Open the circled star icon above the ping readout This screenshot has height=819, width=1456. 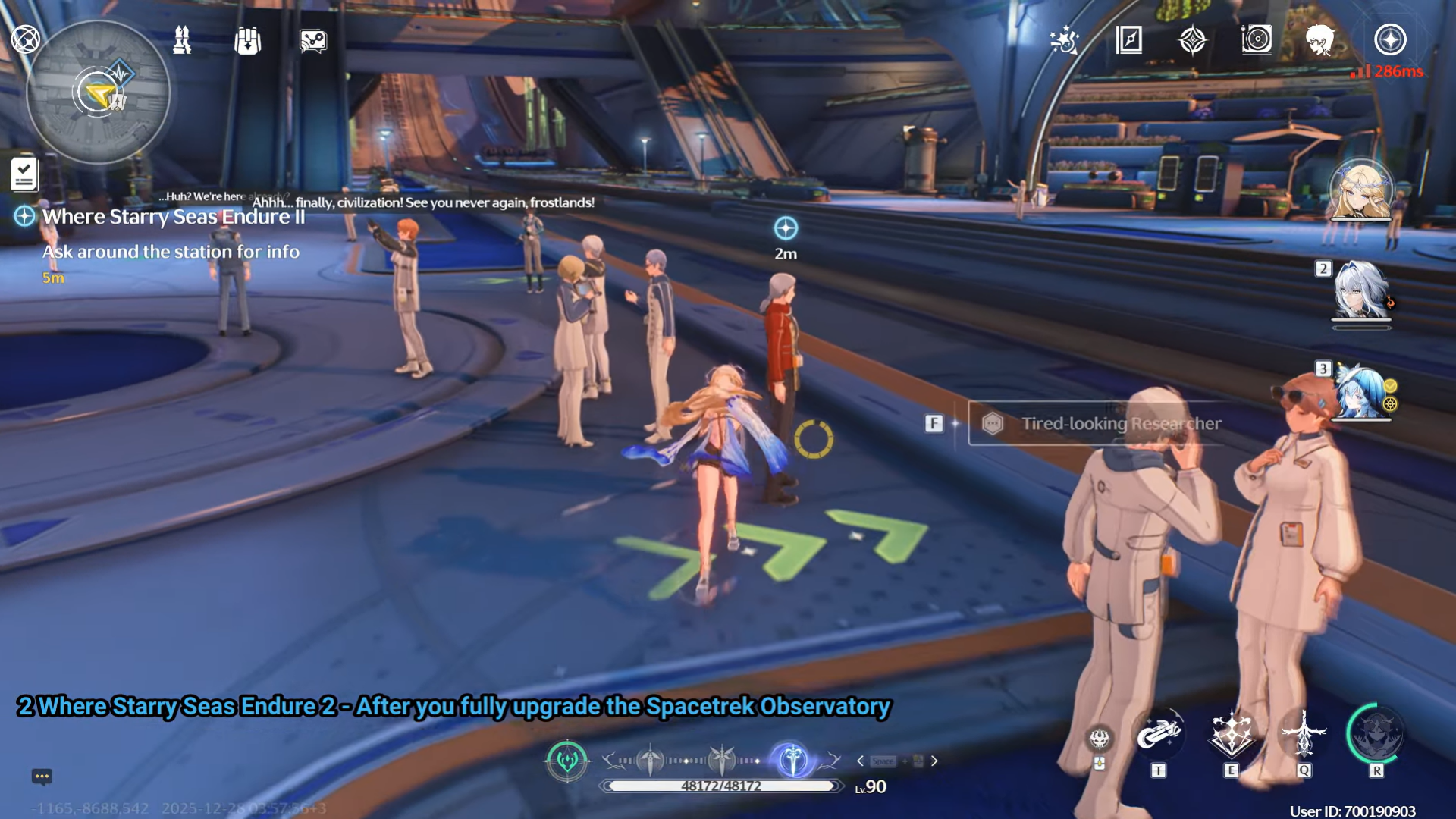point(1390,39)
